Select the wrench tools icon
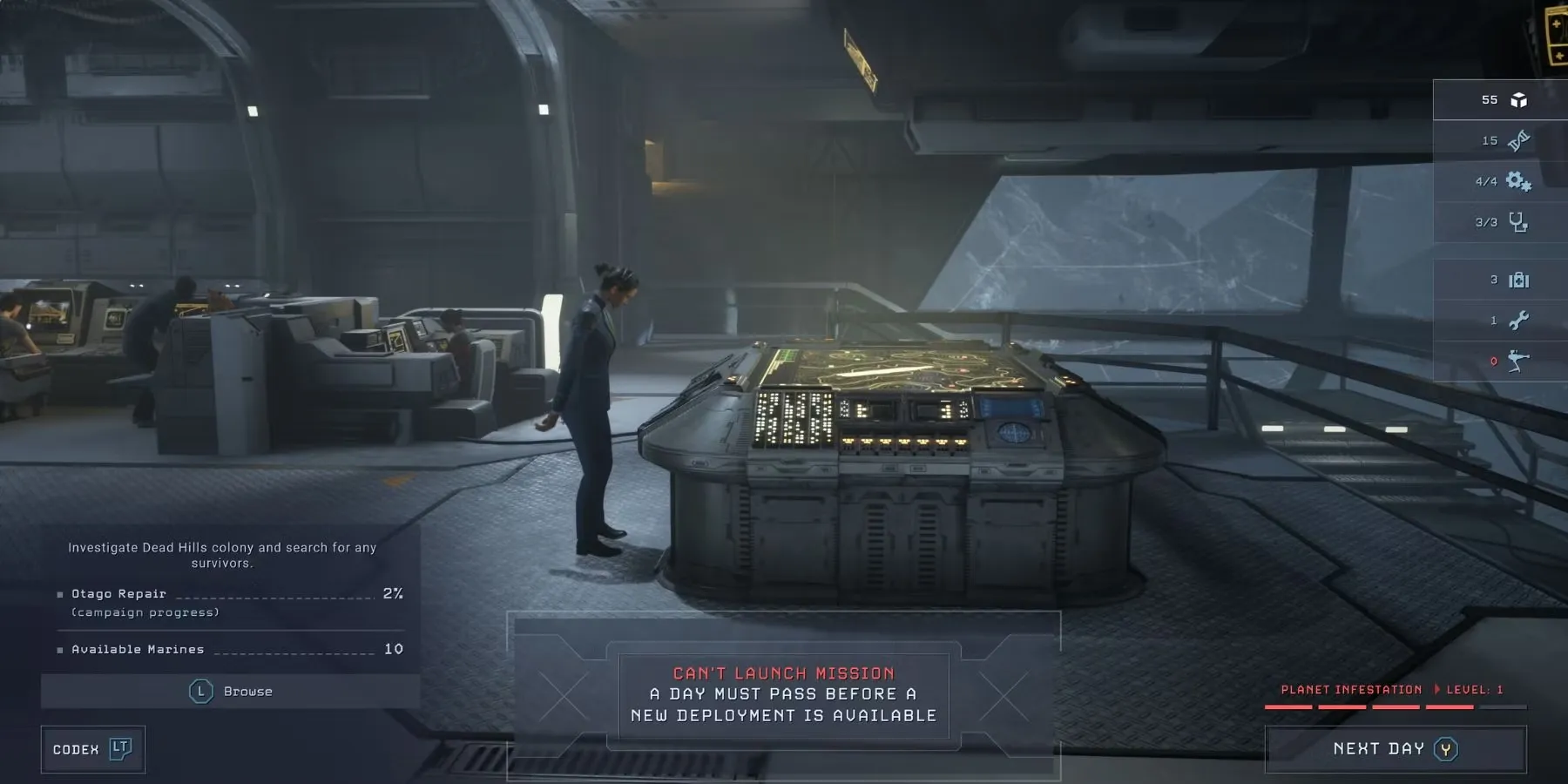Image resolution: width=1568 pixels, height=784 pixels. (1518, 321)
